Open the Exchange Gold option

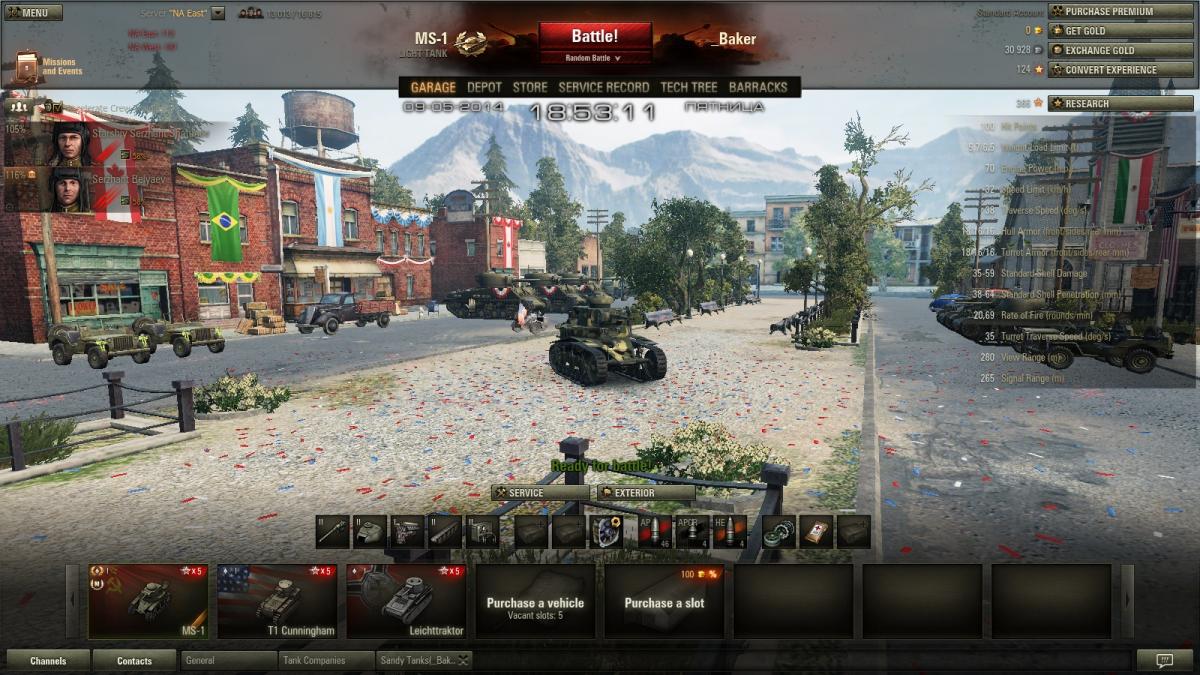[1120, 50]
